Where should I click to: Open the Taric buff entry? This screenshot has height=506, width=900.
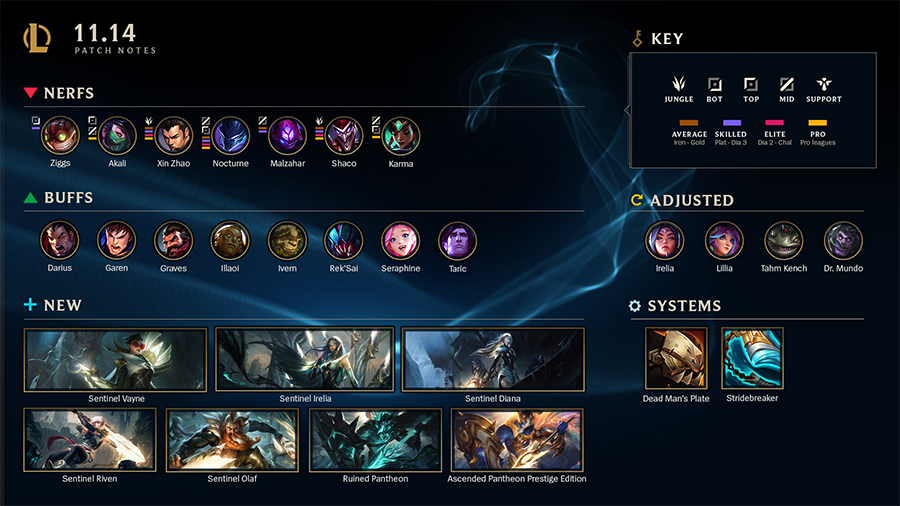tap(457, 241)
